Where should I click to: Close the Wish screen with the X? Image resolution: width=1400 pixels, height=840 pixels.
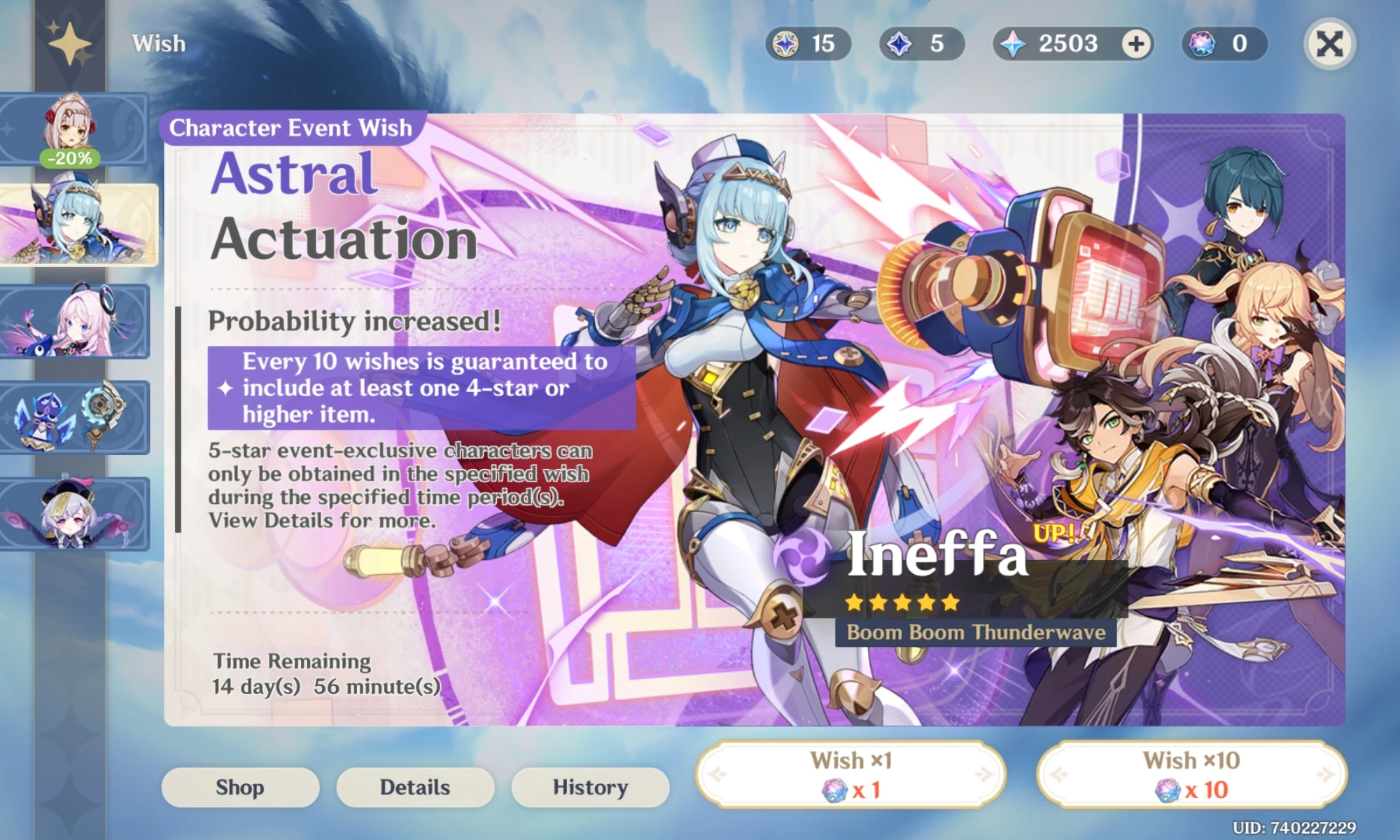(1329, 43)
